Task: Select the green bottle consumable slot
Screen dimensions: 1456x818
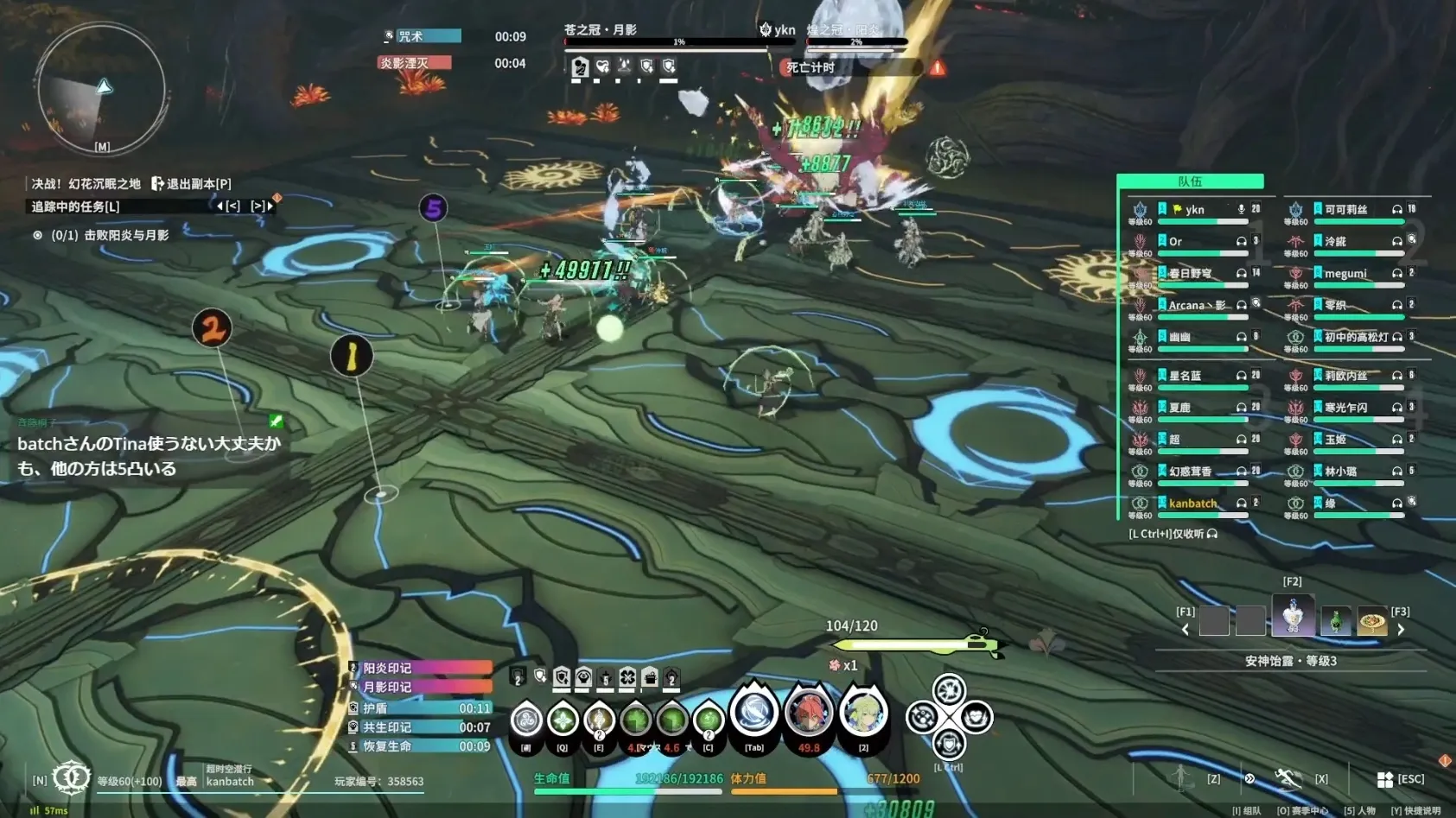Action: click(1335, 620)
